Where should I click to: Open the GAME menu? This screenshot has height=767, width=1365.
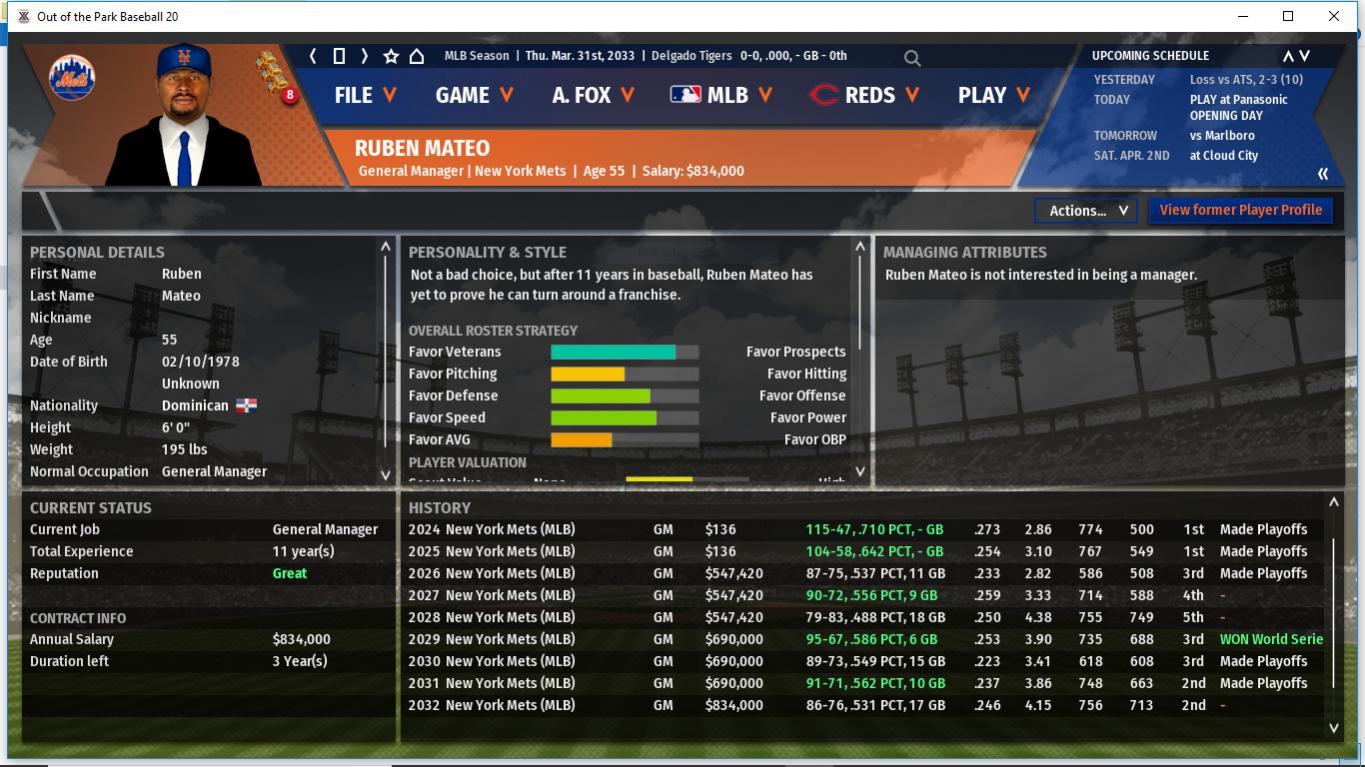pyautogui.click(x=473, y=95)
